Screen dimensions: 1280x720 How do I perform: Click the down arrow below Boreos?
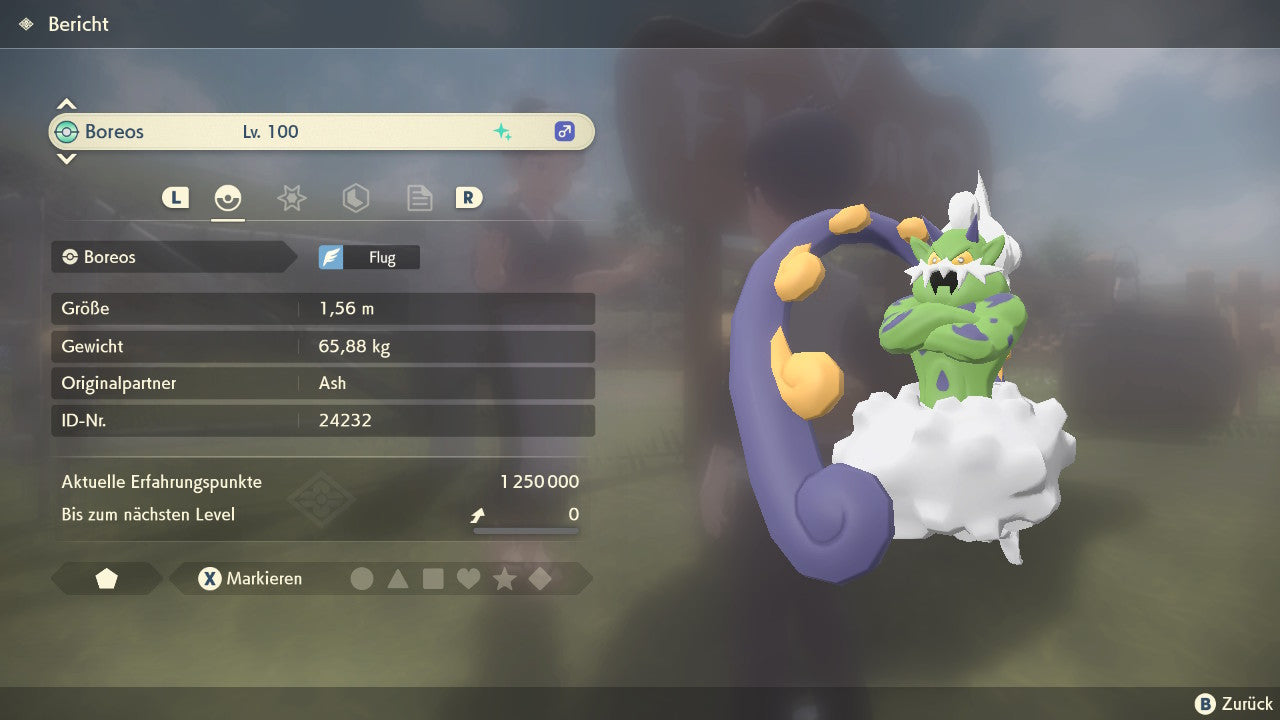click(x=66, y=158)
